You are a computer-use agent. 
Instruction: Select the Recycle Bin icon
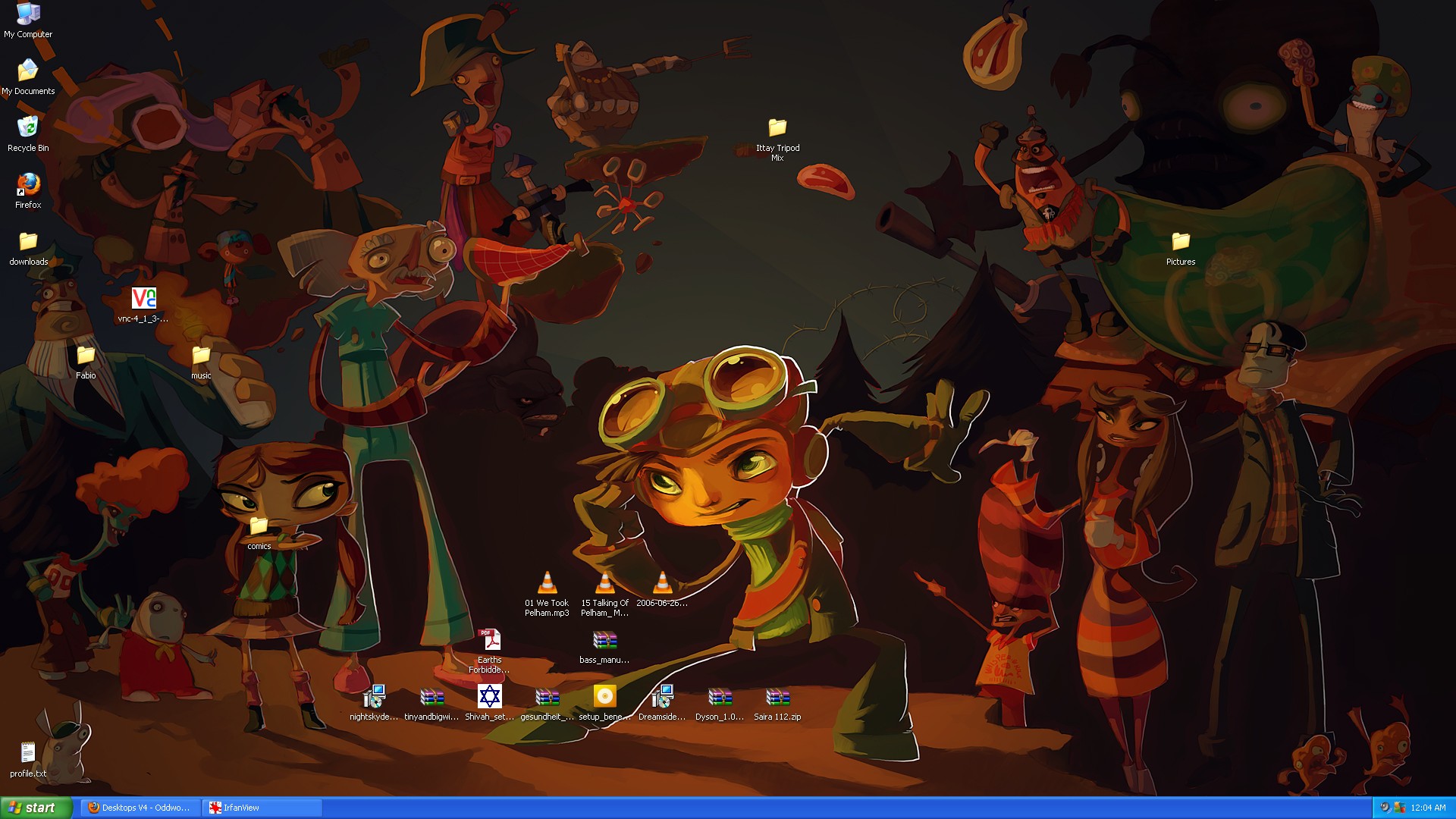(28, 127)
